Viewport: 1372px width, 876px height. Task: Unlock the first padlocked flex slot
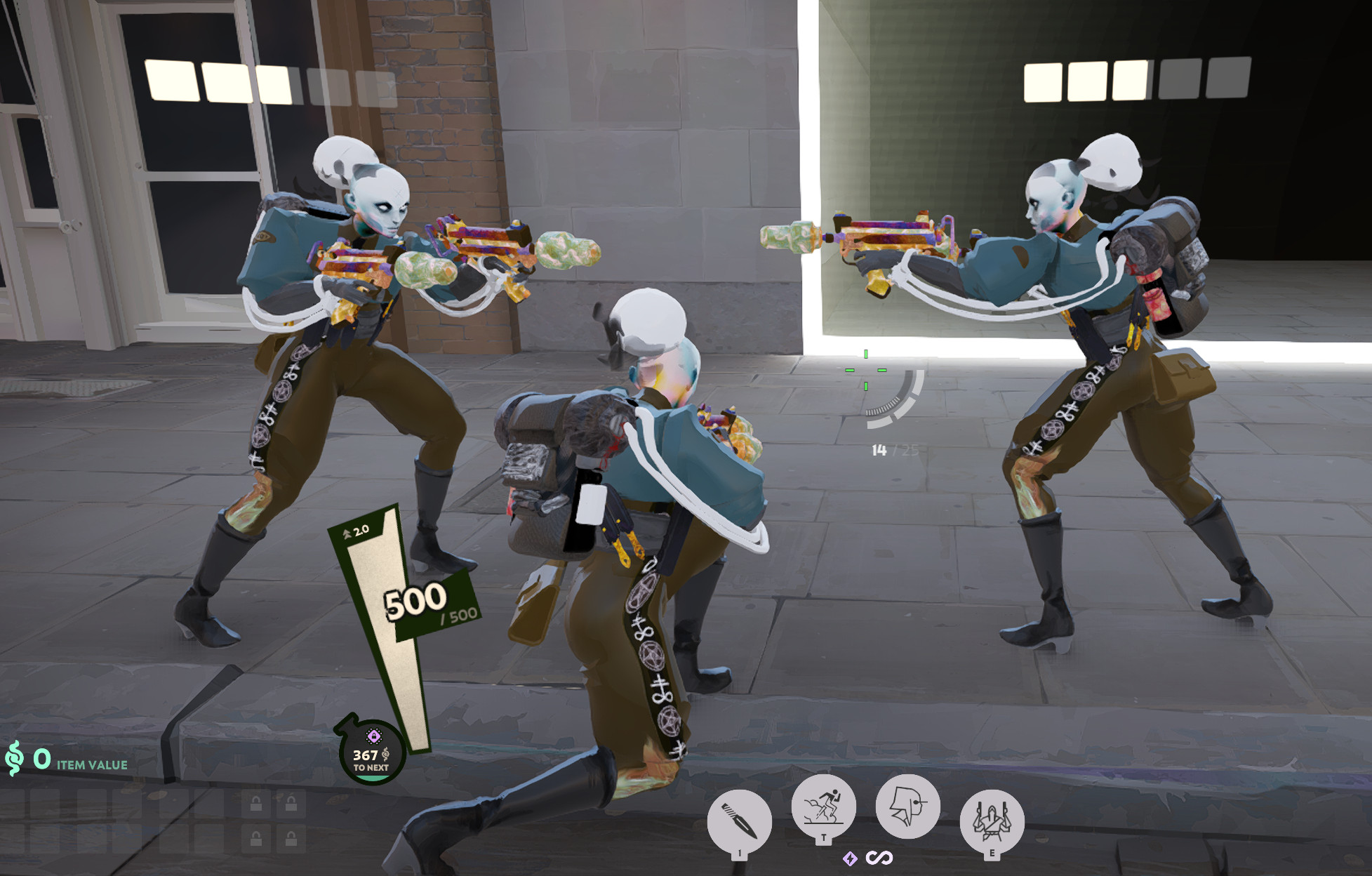257,804
